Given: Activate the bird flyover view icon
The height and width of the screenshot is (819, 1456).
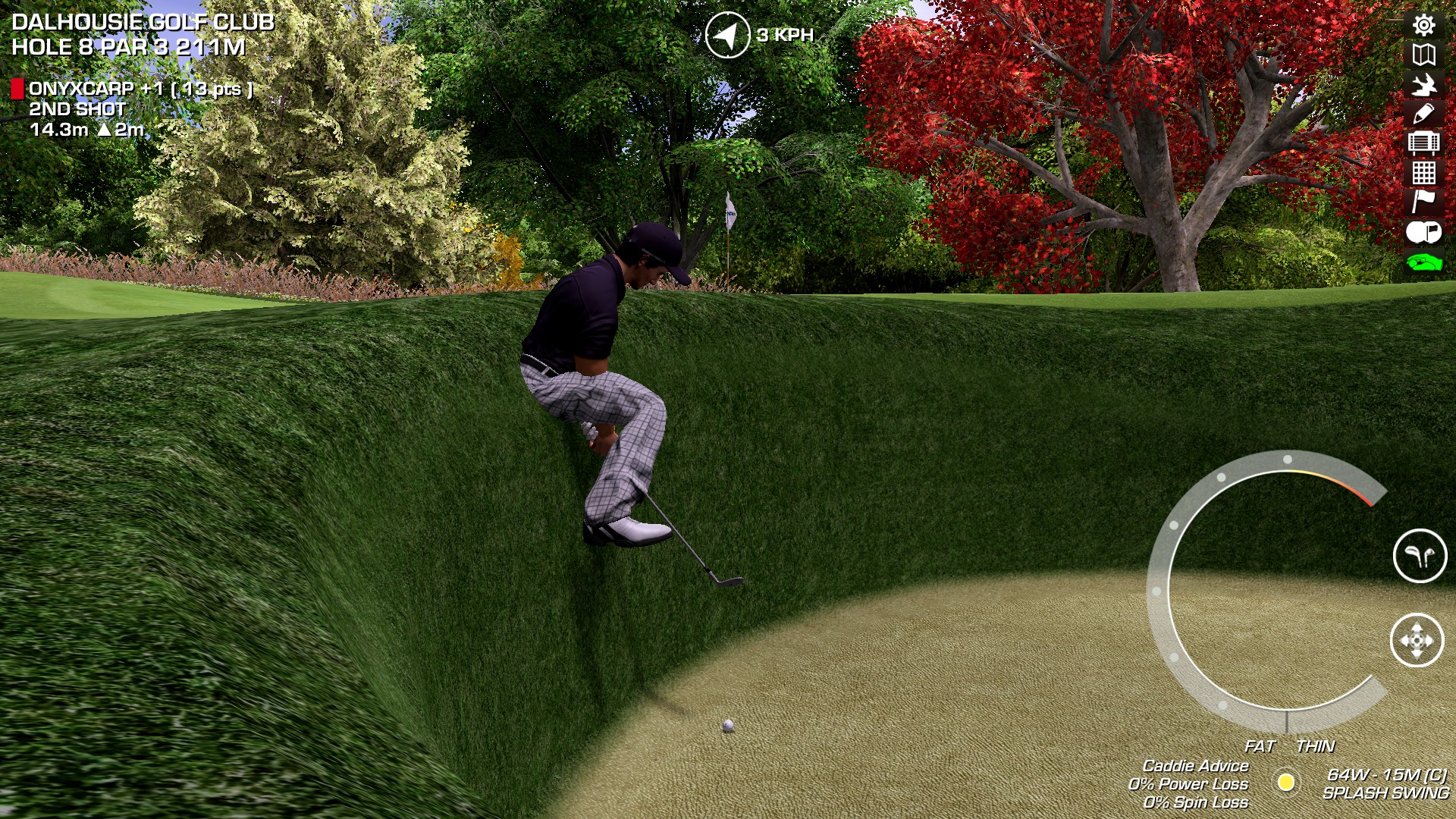Looking at the screenshot, I should [x=1423, y=84].
